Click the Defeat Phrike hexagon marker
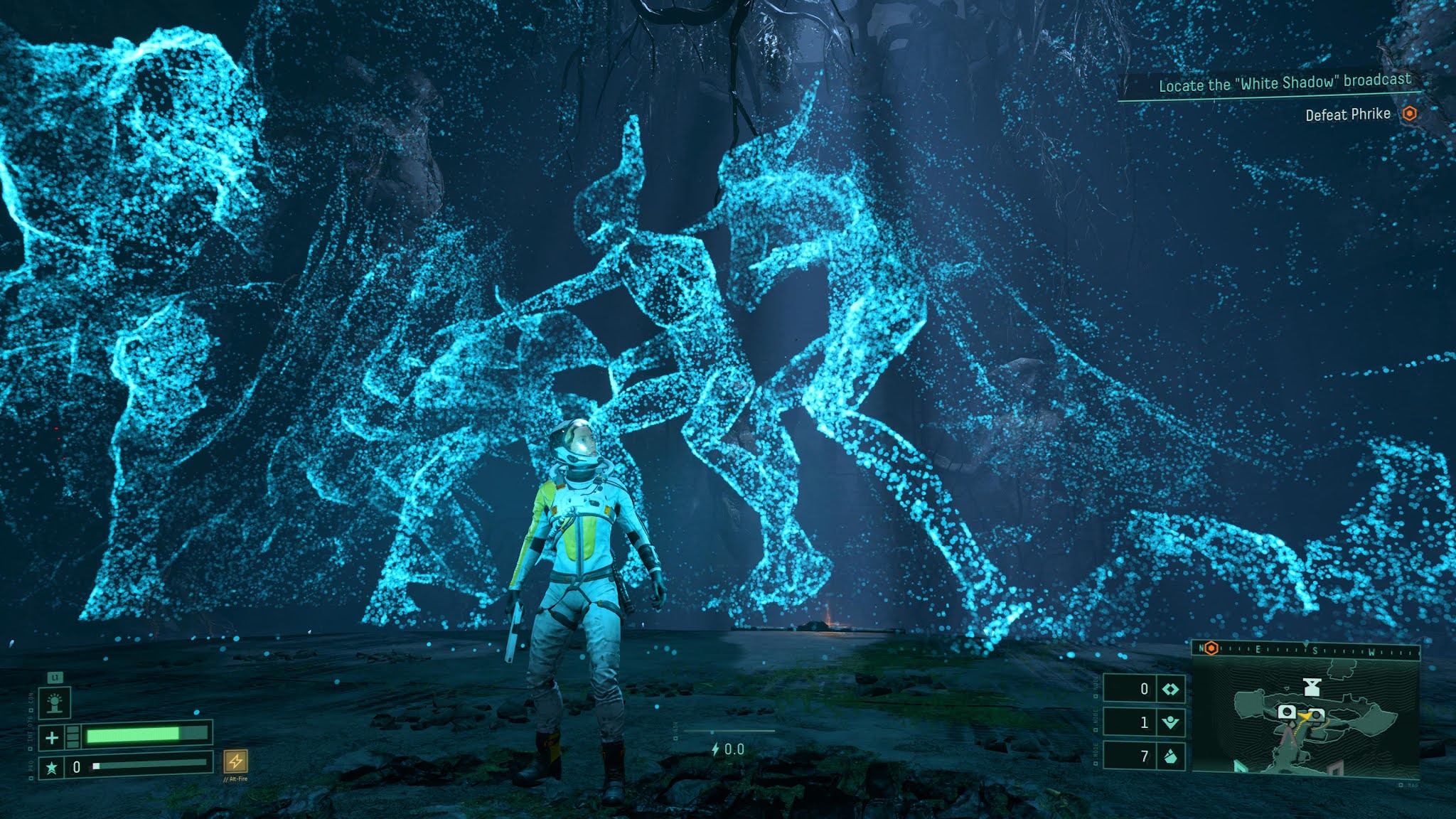 1409,114
